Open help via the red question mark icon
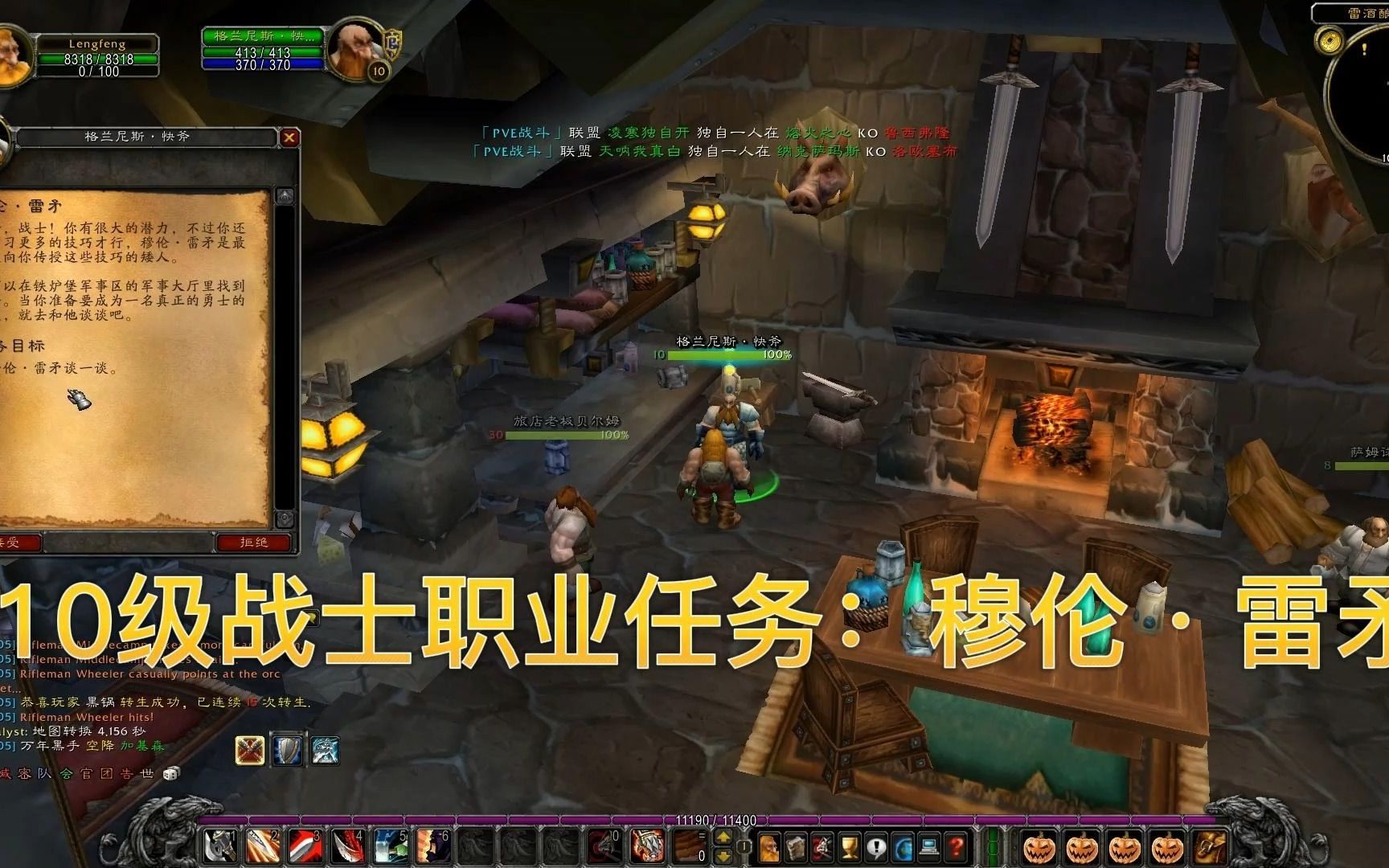The height and width of the screenshot is (868, 1389). tap(955, 846)
